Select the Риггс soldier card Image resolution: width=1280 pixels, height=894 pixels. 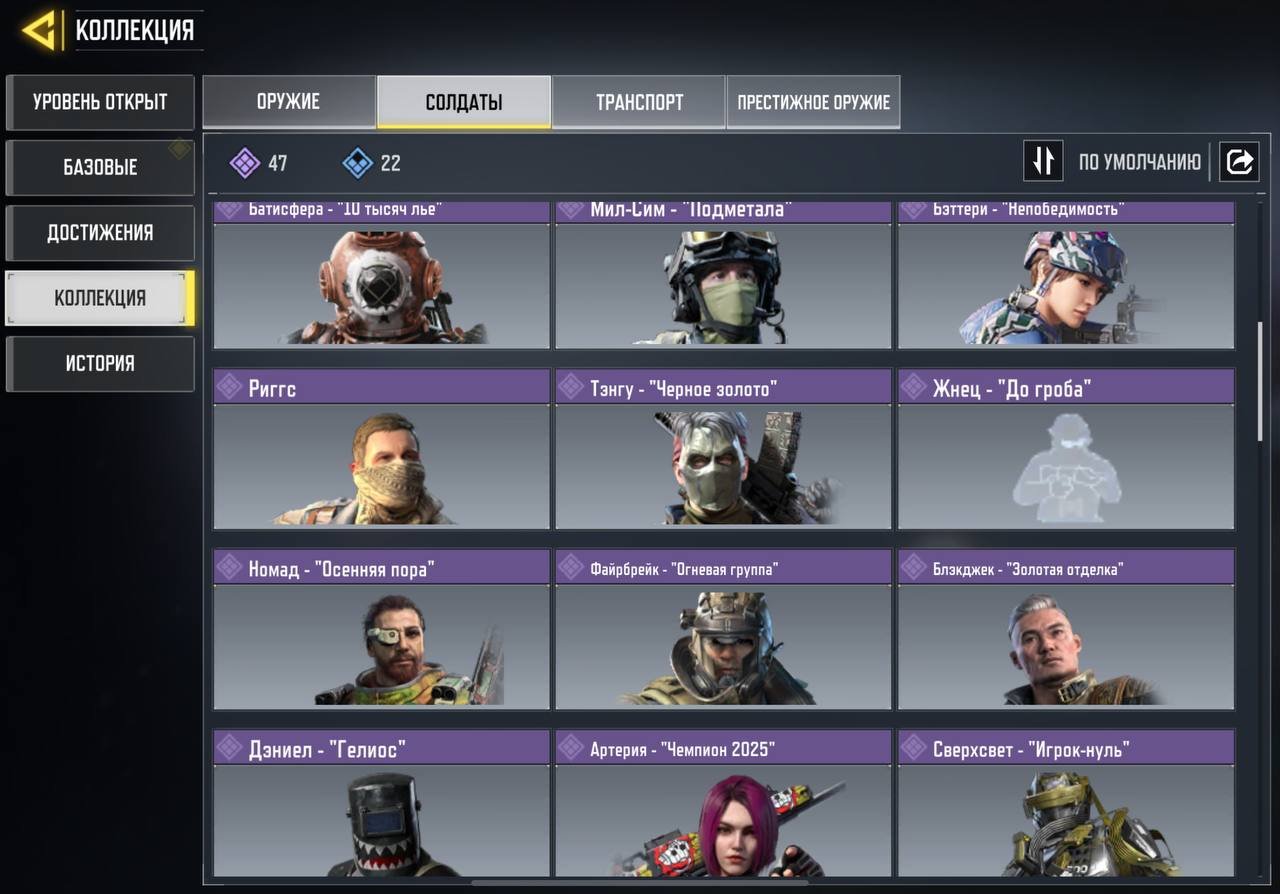pos(381,450)
